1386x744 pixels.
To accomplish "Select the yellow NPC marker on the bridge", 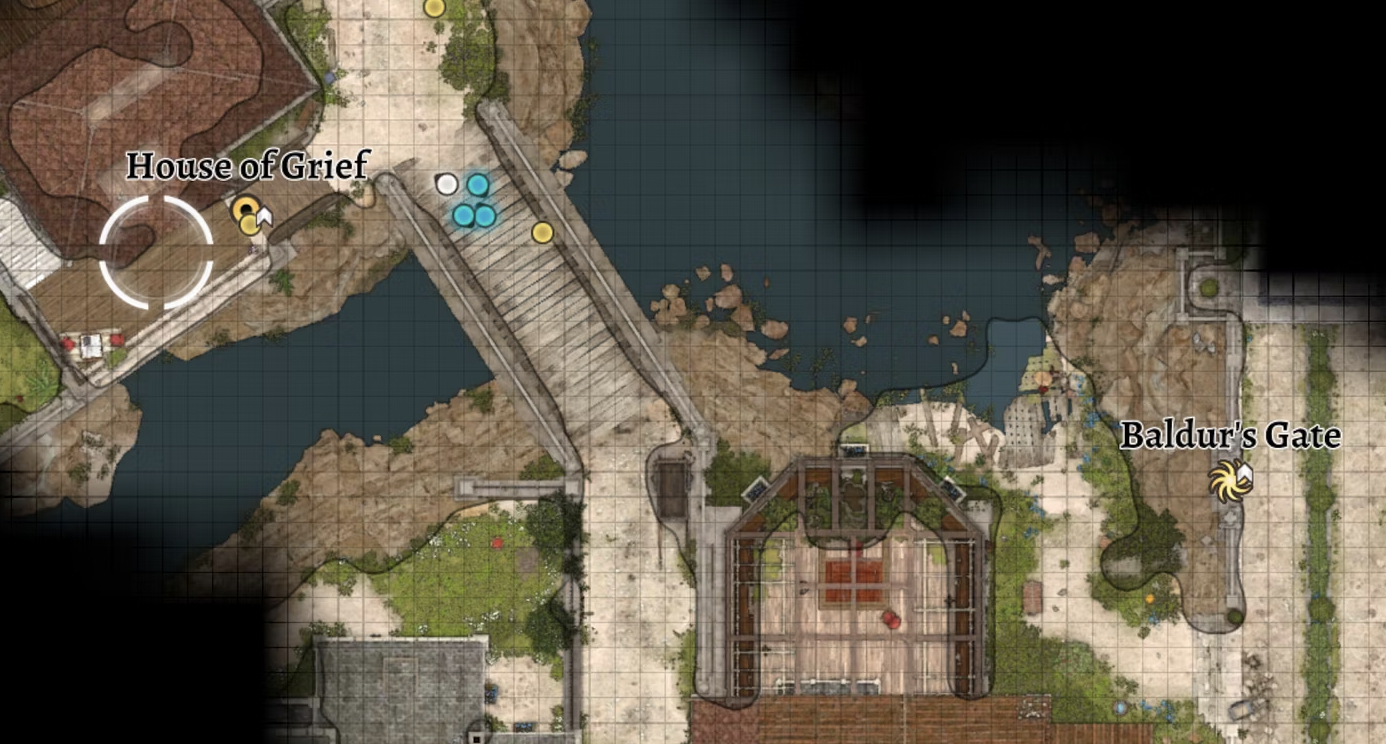I will coord(543,231).
